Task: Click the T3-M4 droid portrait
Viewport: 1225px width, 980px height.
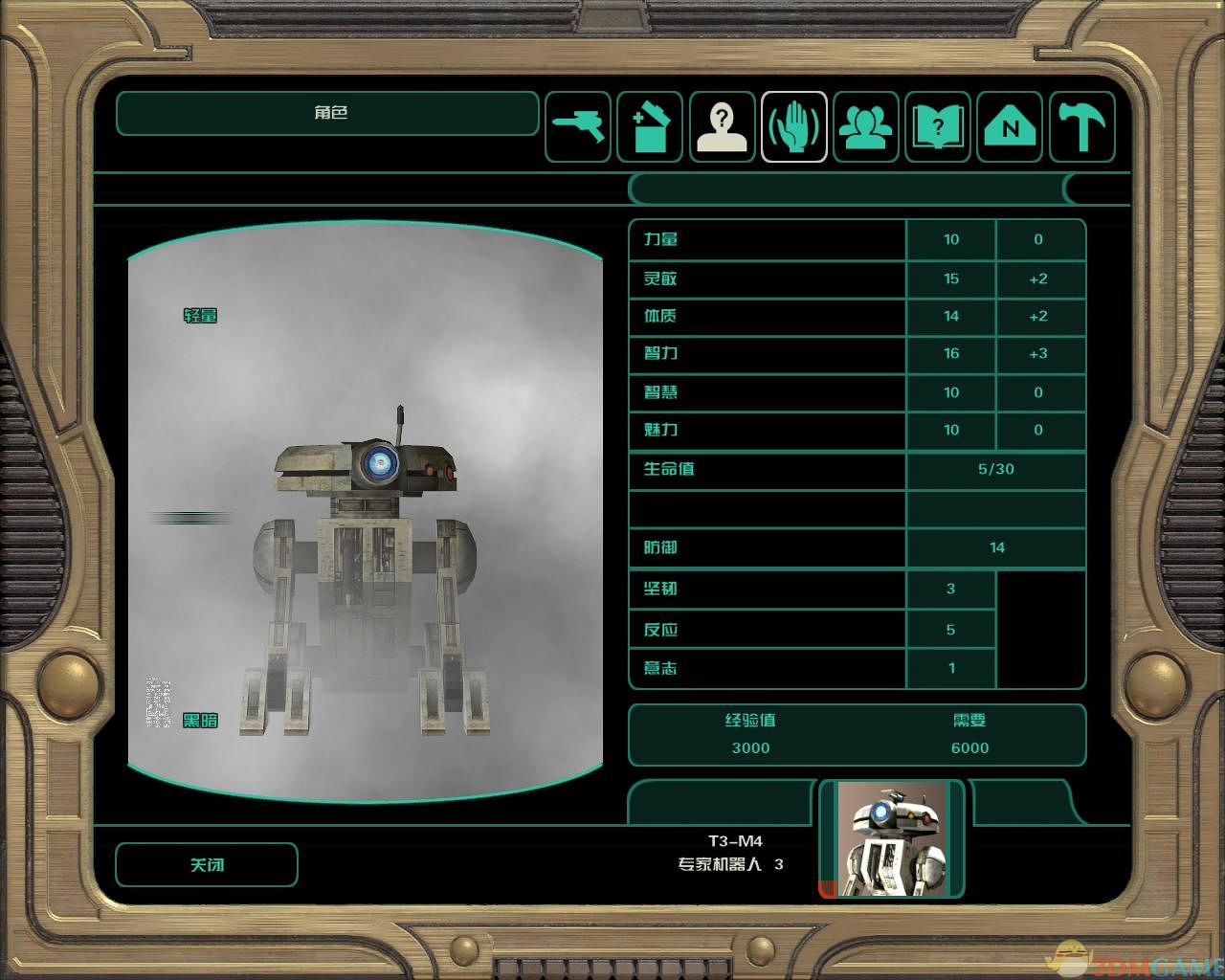Action: point(892,839)
